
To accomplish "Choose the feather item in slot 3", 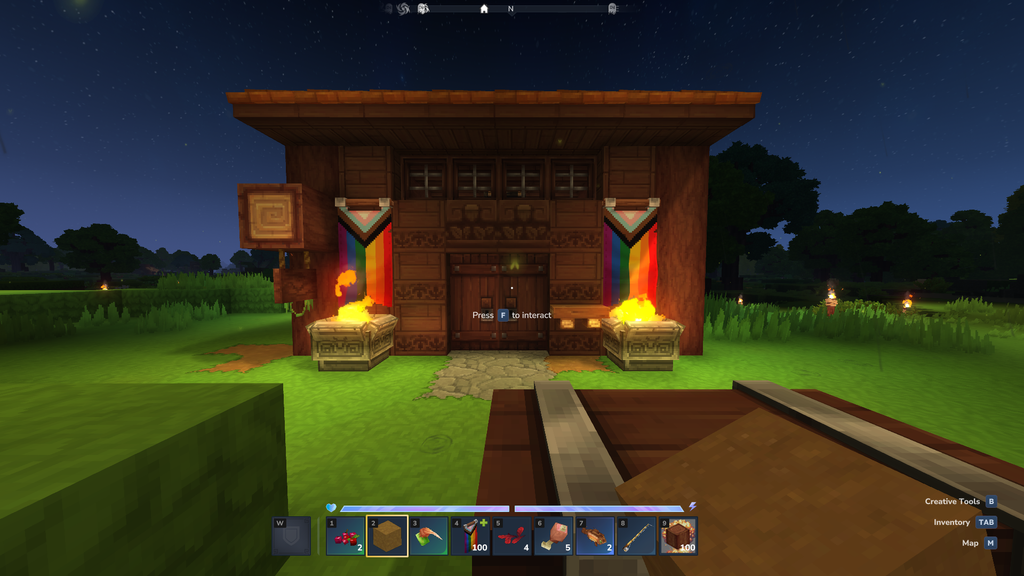I will tap(429, 536).
